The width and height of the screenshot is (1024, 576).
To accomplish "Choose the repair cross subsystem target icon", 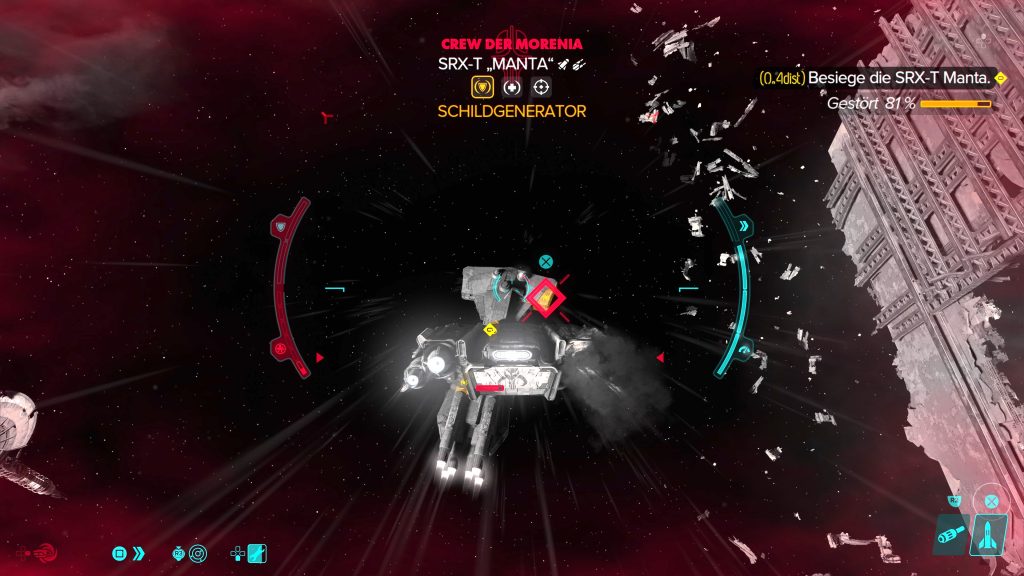I will pos(512,87).
